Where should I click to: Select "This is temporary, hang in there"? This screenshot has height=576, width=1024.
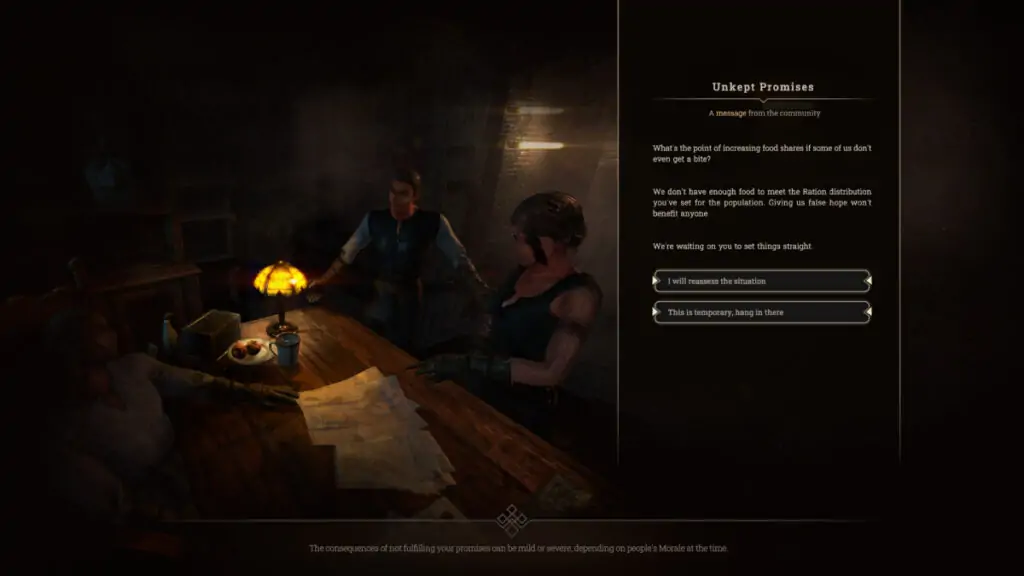[761, 313]
